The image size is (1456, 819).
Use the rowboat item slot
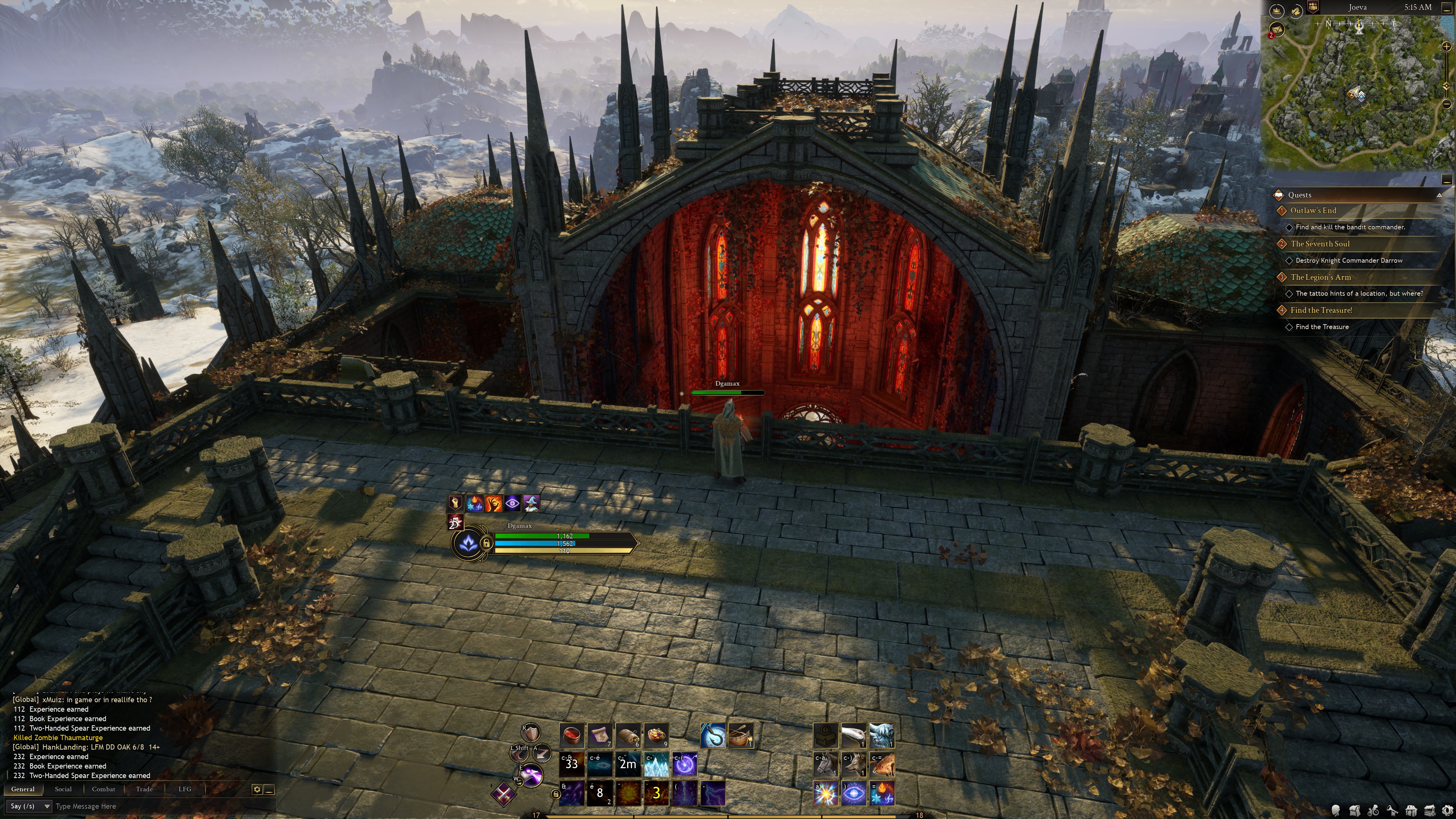click(741, 735)
